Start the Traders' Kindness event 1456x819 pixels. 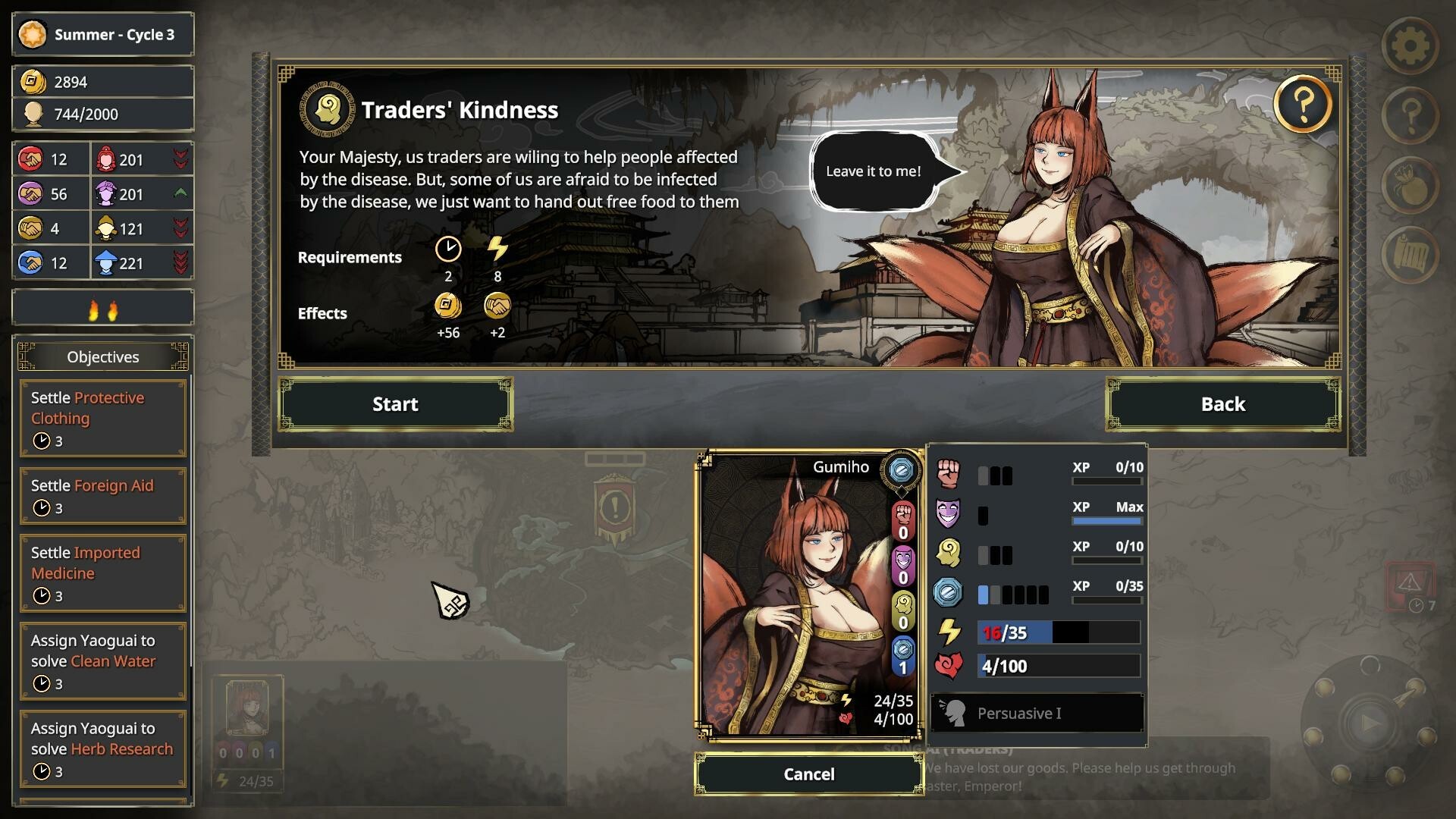395,404
